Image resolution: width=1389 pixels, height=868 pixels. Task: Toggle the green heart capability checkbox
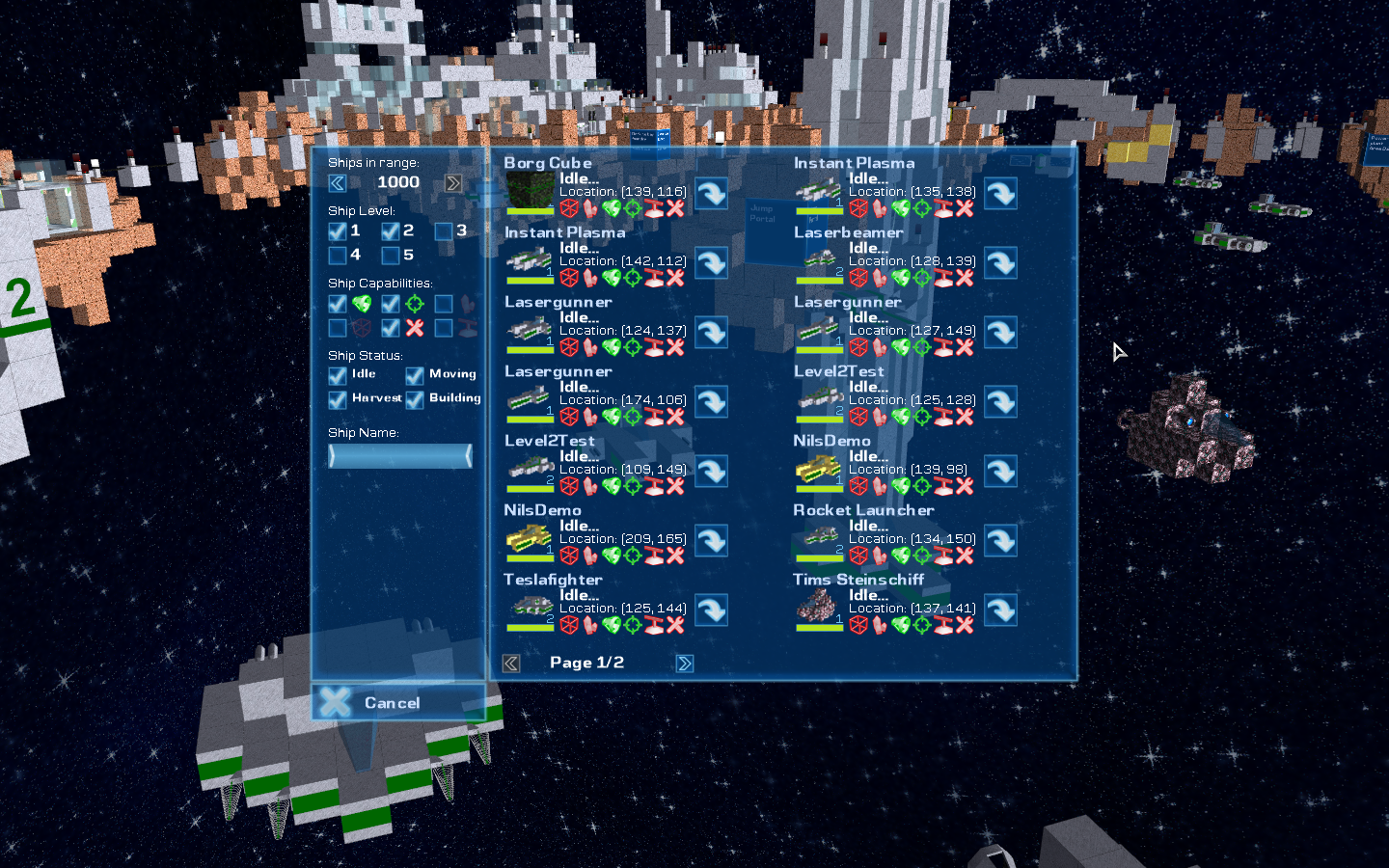[338, 304]
